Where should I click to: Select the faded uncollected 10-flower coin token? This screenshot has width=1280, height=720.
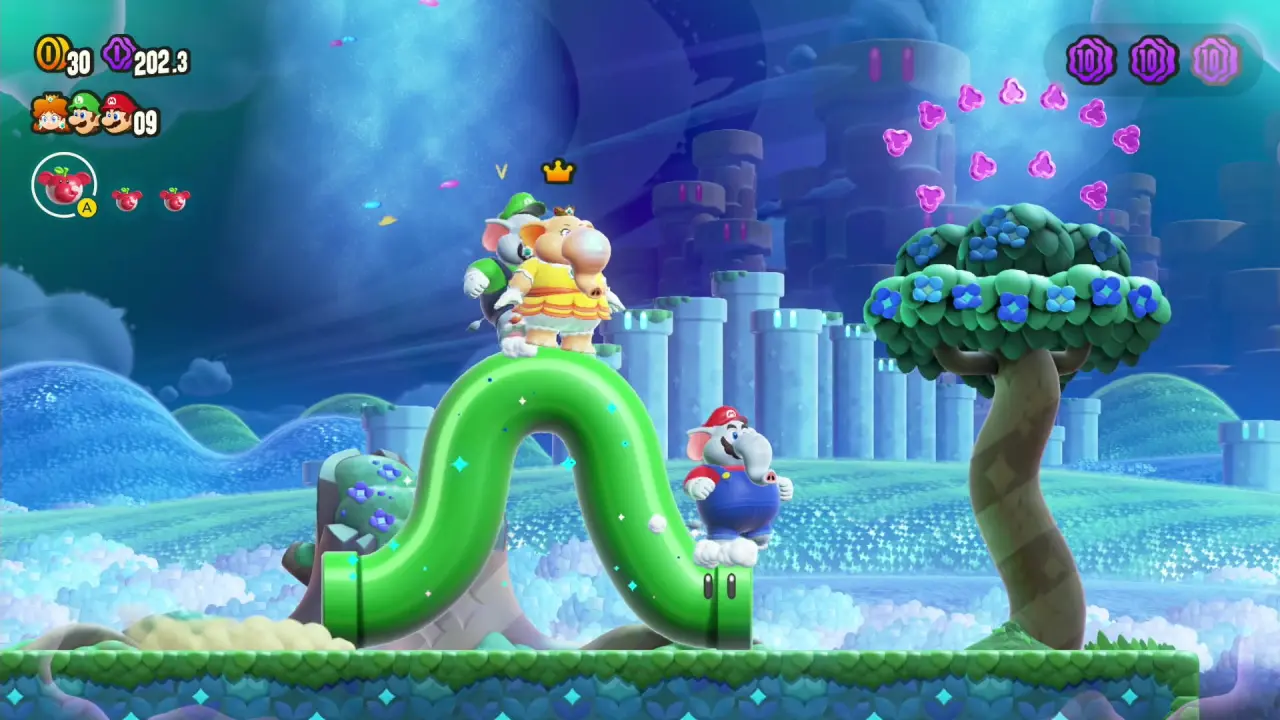1215,60
